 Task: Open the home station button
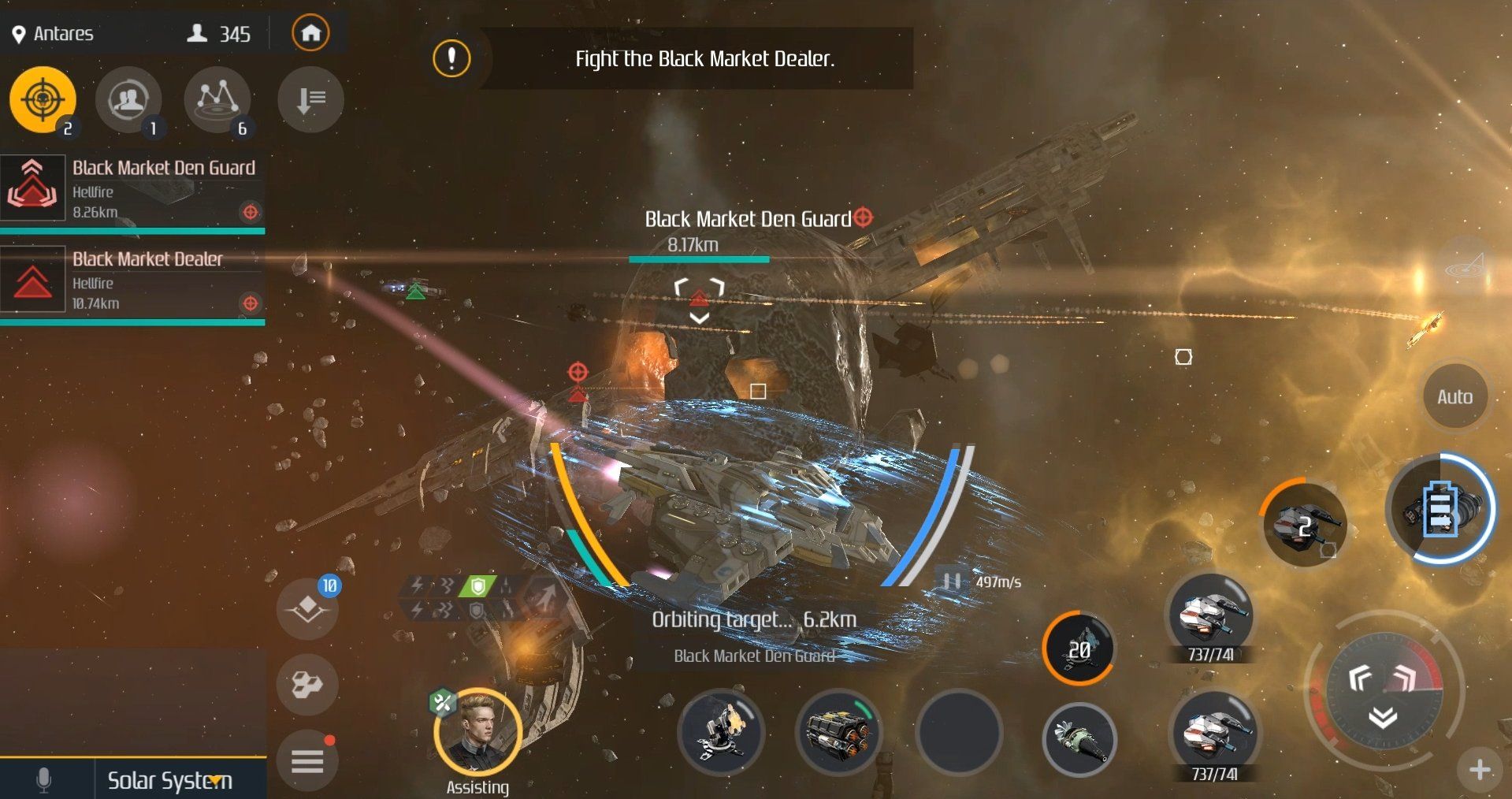[x=310, y=33]
